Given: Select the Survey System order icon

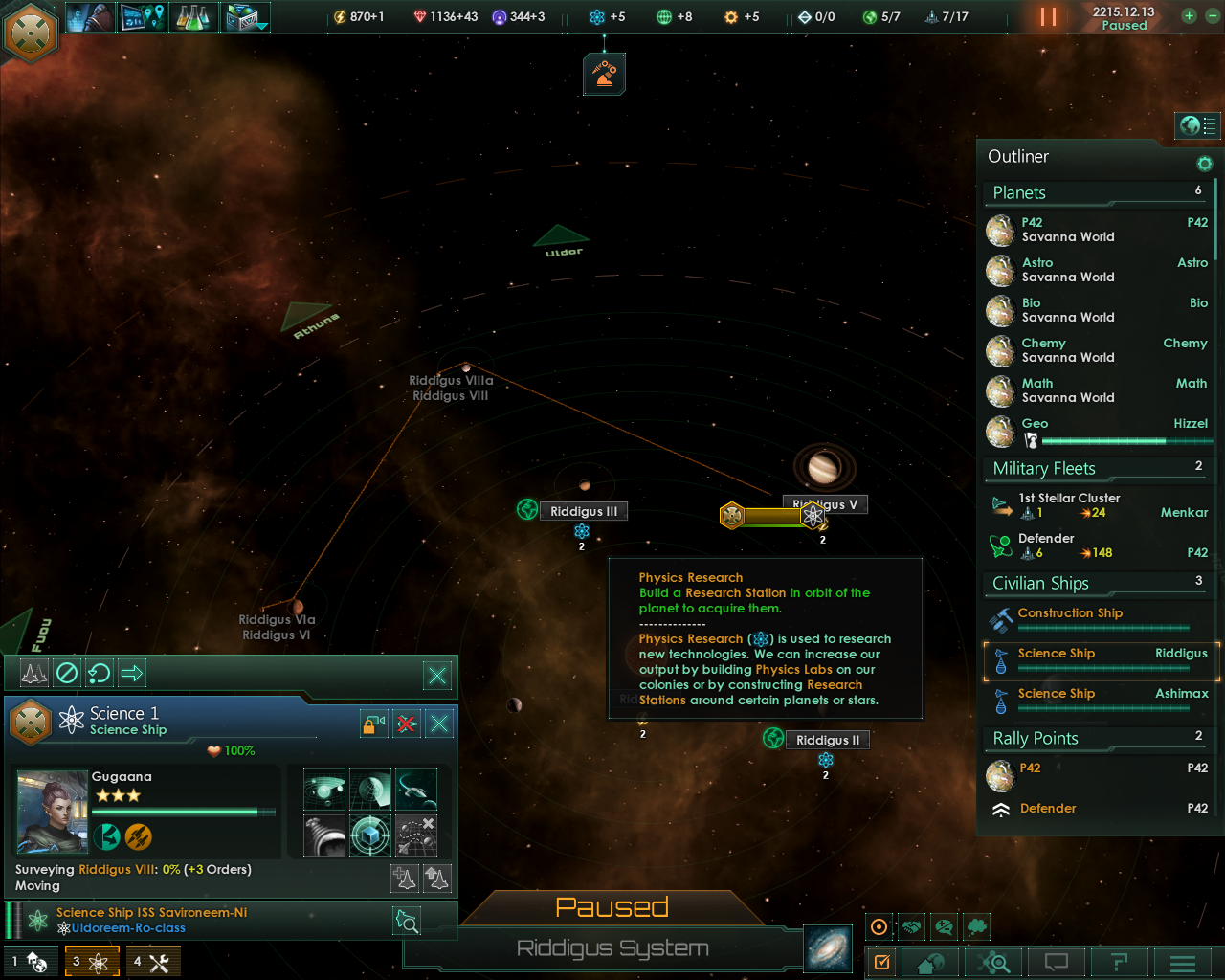Looking at the screenshot, I should (x=325, y=790).
